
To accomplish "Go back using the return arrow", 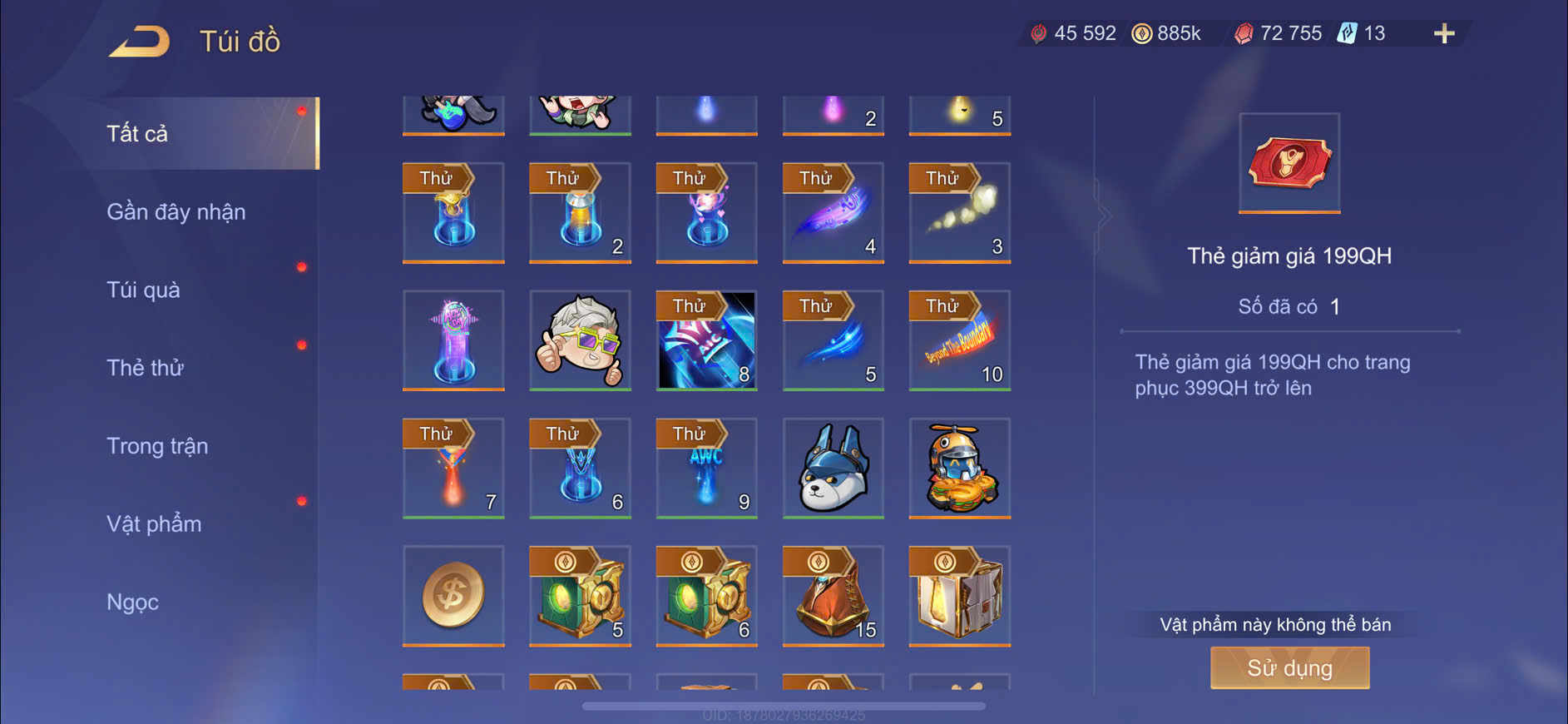I will (x=139, y=42).
